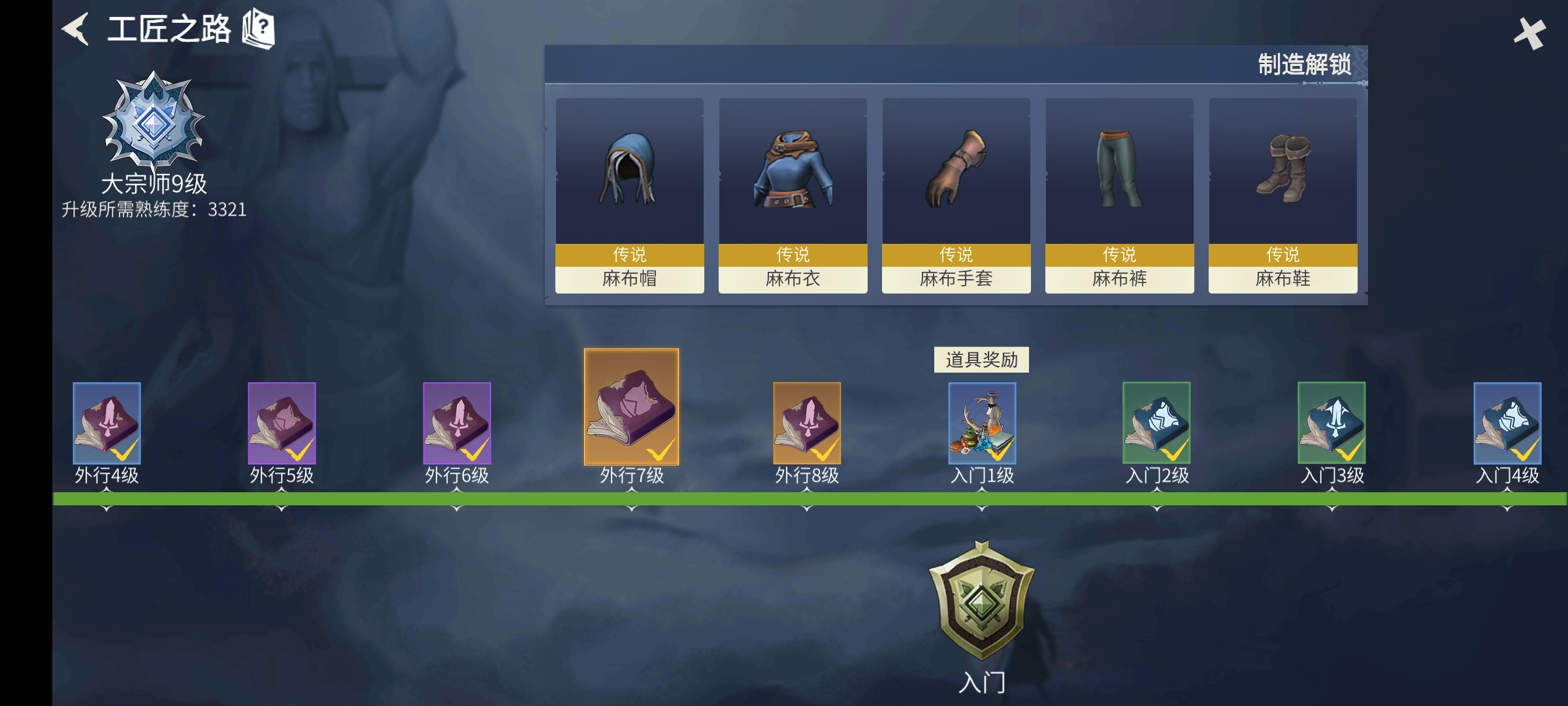This screenshot has height=706, width=1568.
Task: Select the 外行4级 reward book
Action: [x=106, y=424]
